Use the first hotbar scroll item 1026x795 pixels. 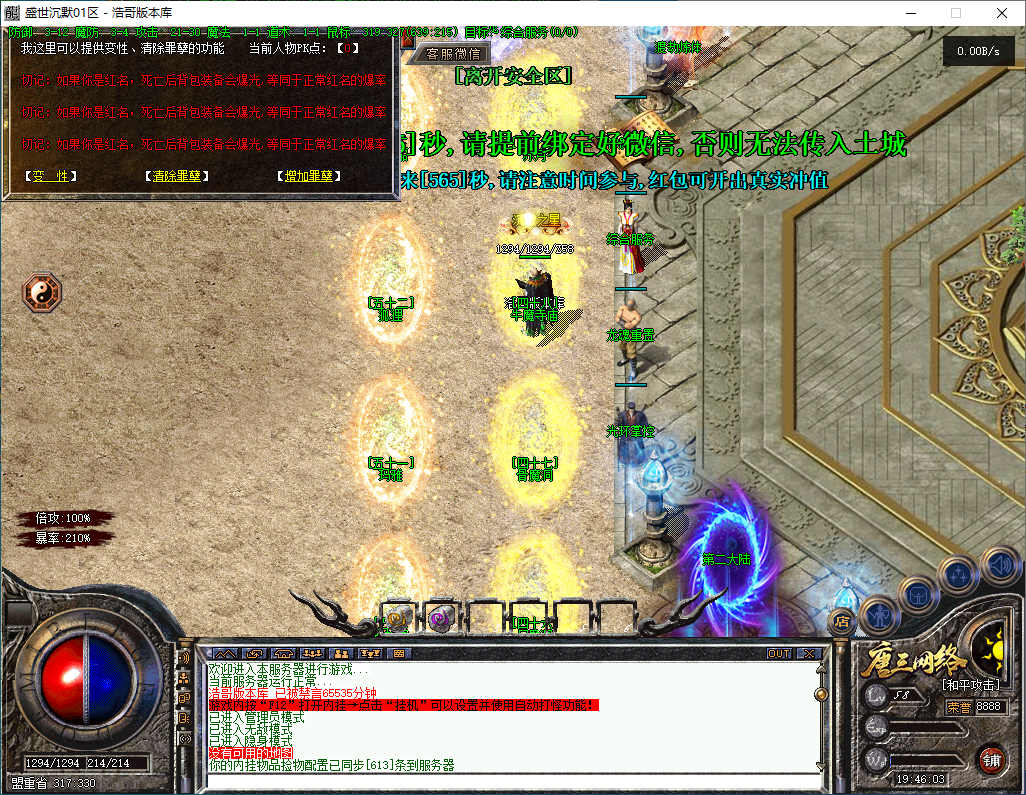[x=398, y=620]
